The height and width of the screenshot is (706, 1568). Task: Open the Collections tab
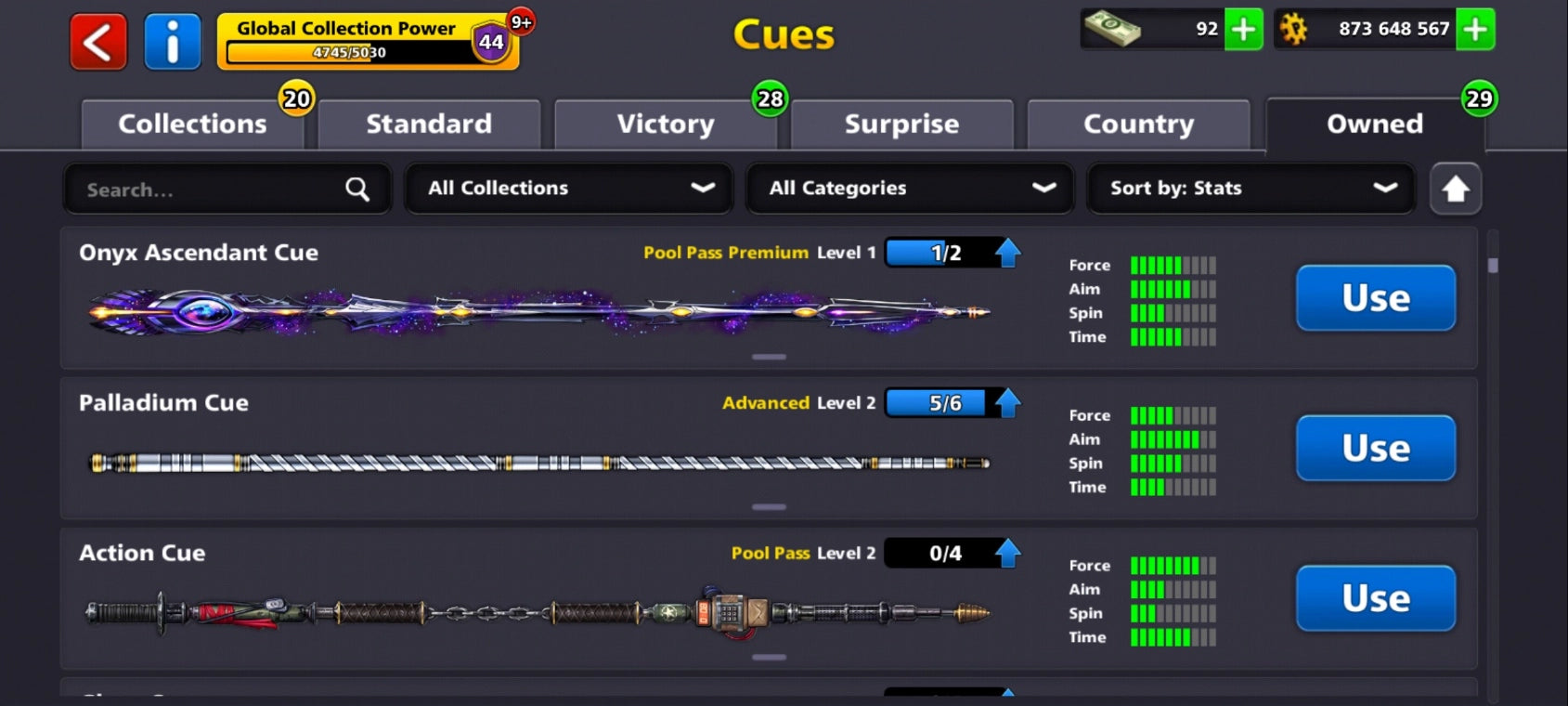(x=192, y=124)
